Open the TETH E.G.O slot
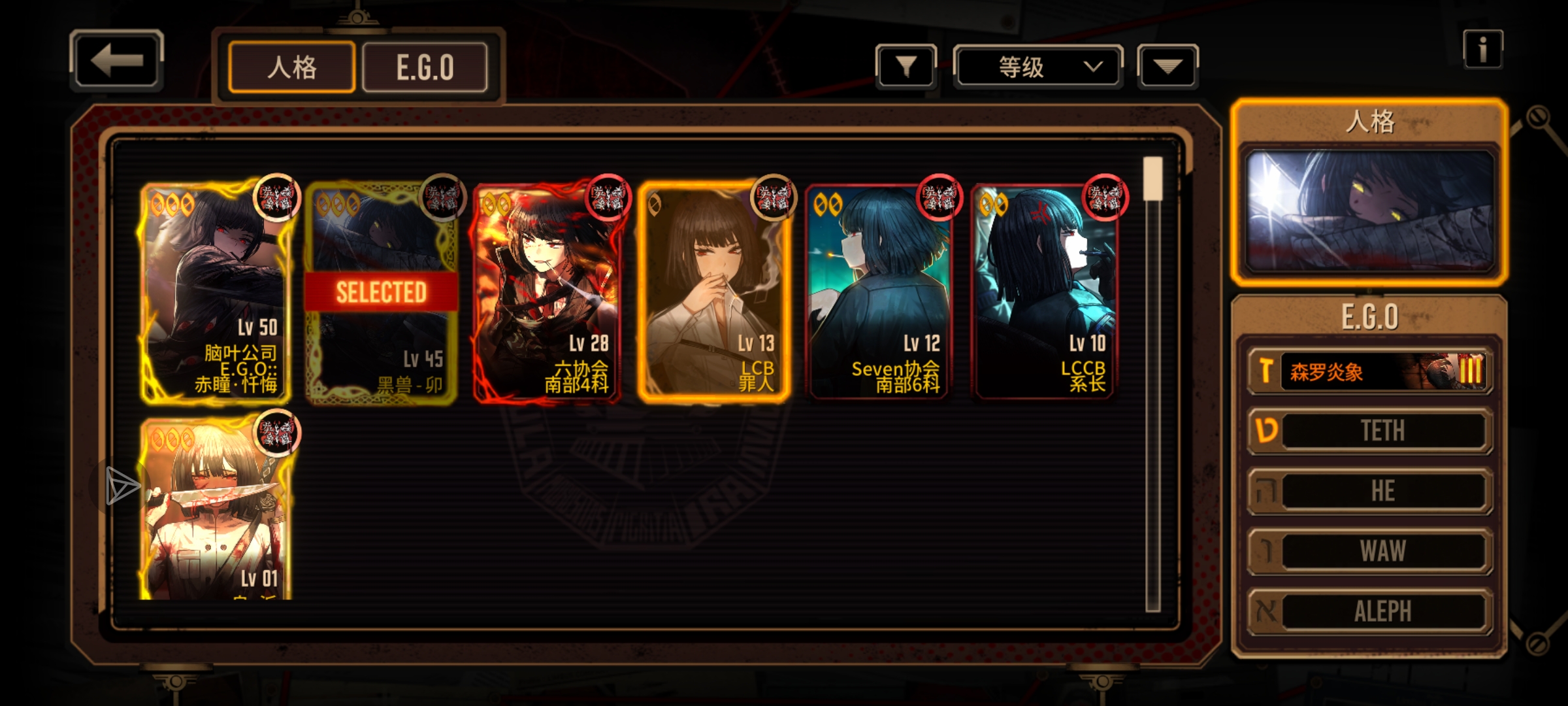Viewport: 1568px width, 706px height. point(1371,431)
